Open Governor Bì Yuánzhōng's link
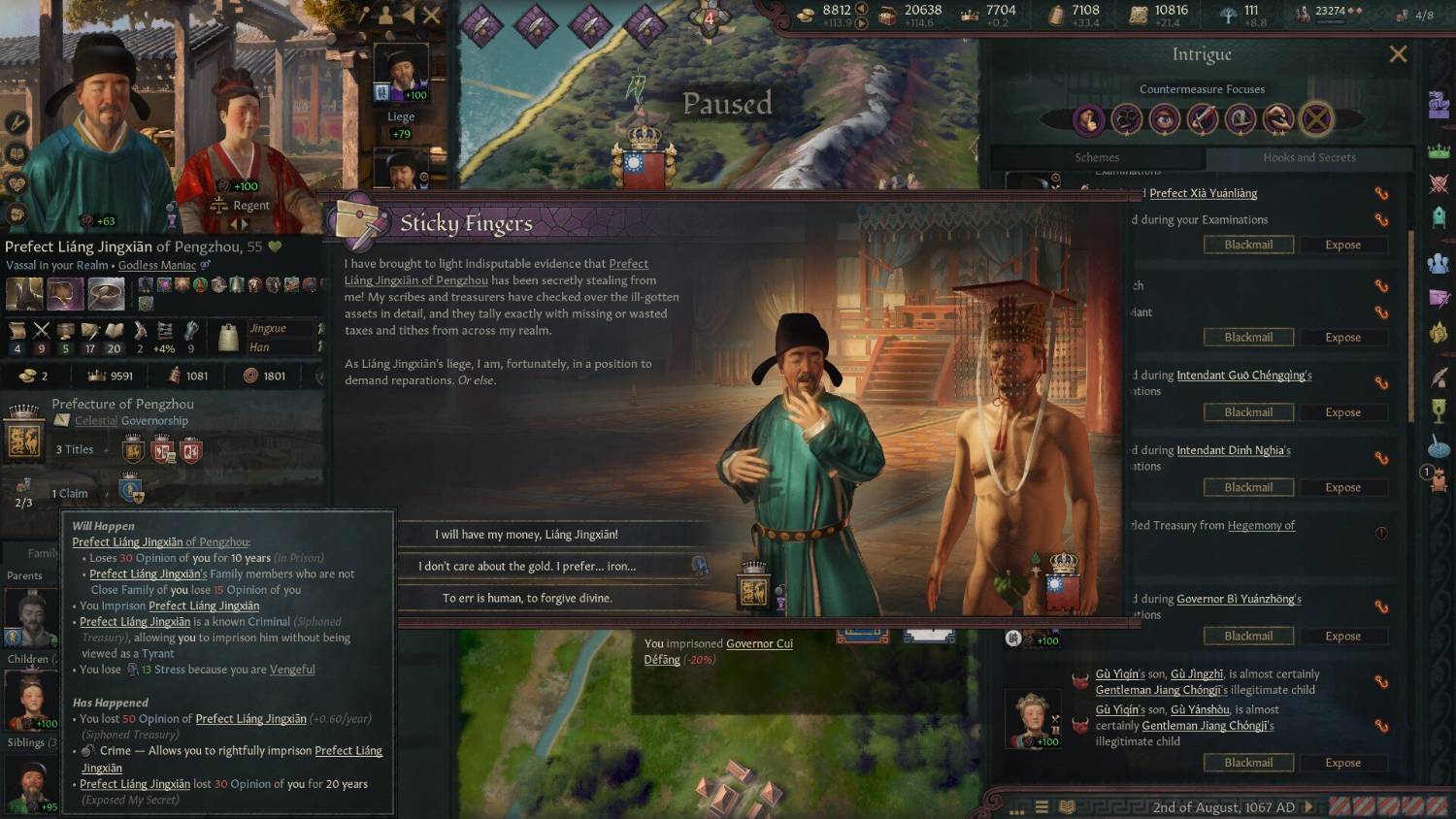 [1239, 599]
